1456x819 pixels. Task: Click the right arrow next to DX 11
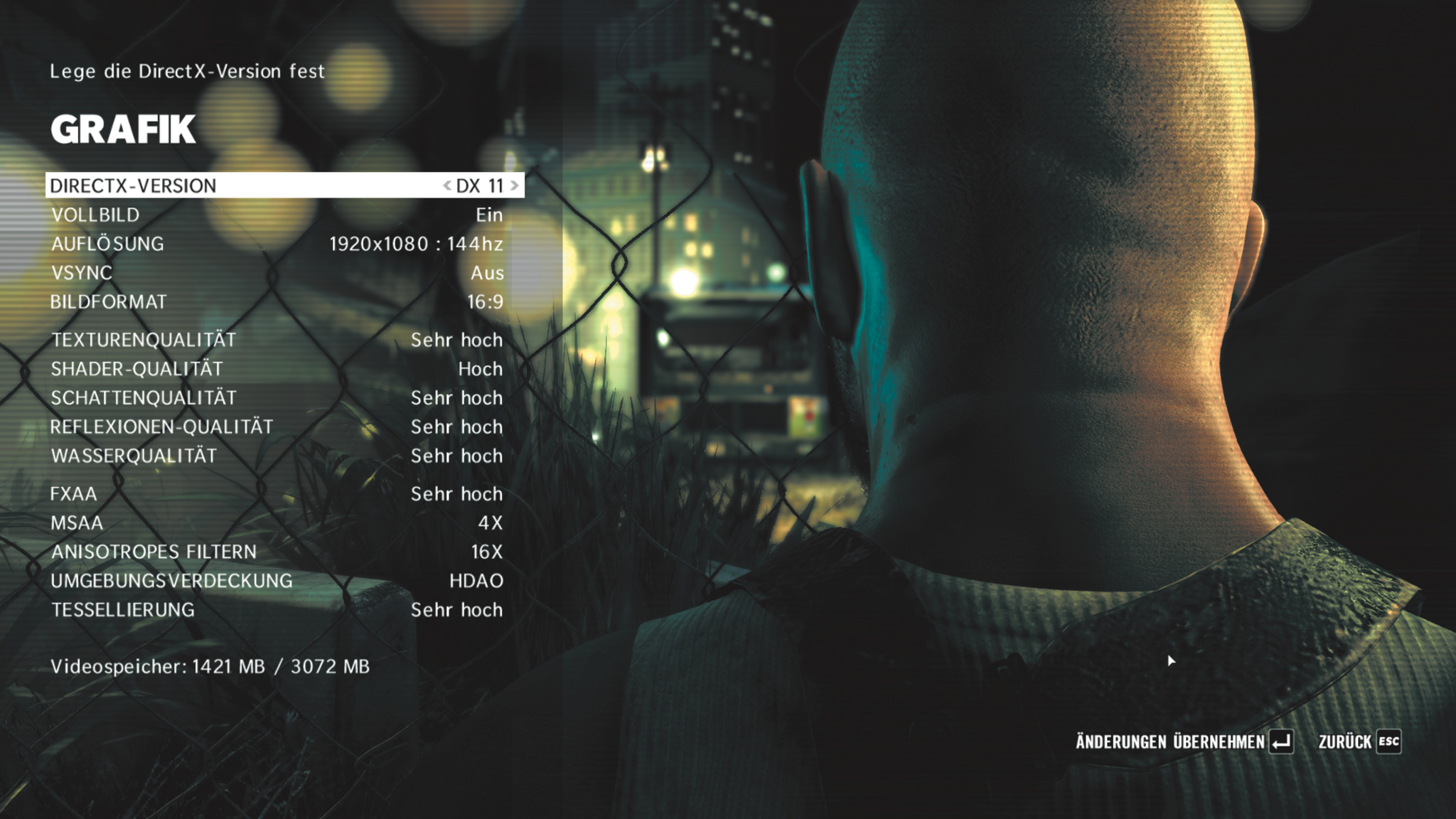pyautogui.click(x=515, y=186)
